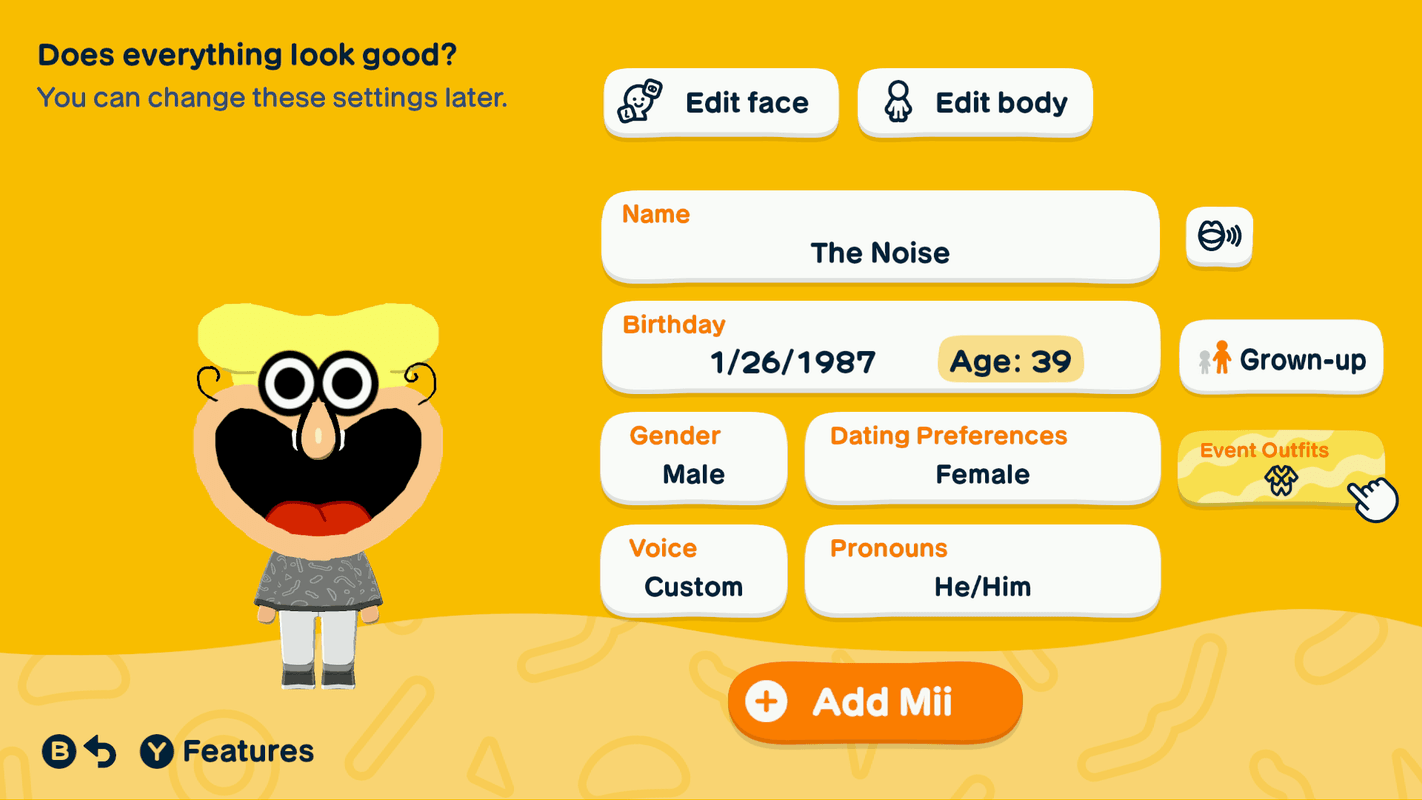The image size is (1422, 800).
Task: Open the Voice Custom selector
Action: pyautogui.click(x=693, y=570)
